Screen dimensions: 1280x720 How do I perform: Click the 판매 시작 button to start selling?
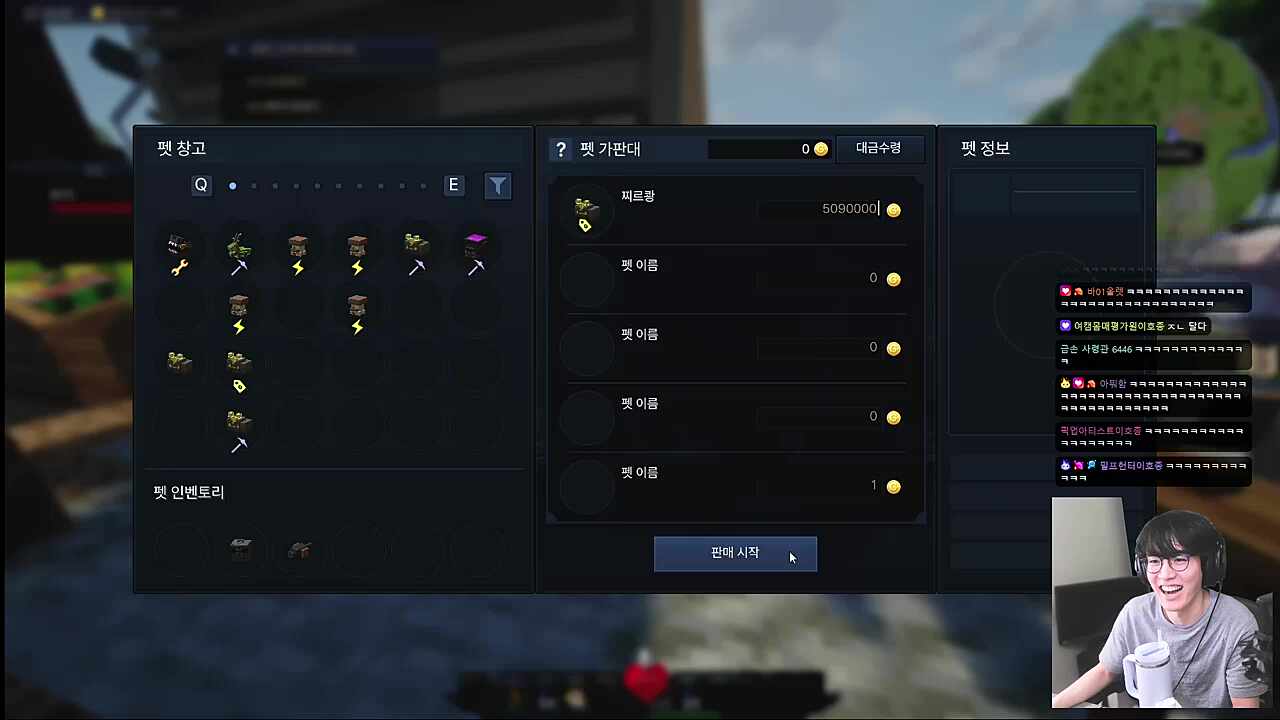point(735,552)
